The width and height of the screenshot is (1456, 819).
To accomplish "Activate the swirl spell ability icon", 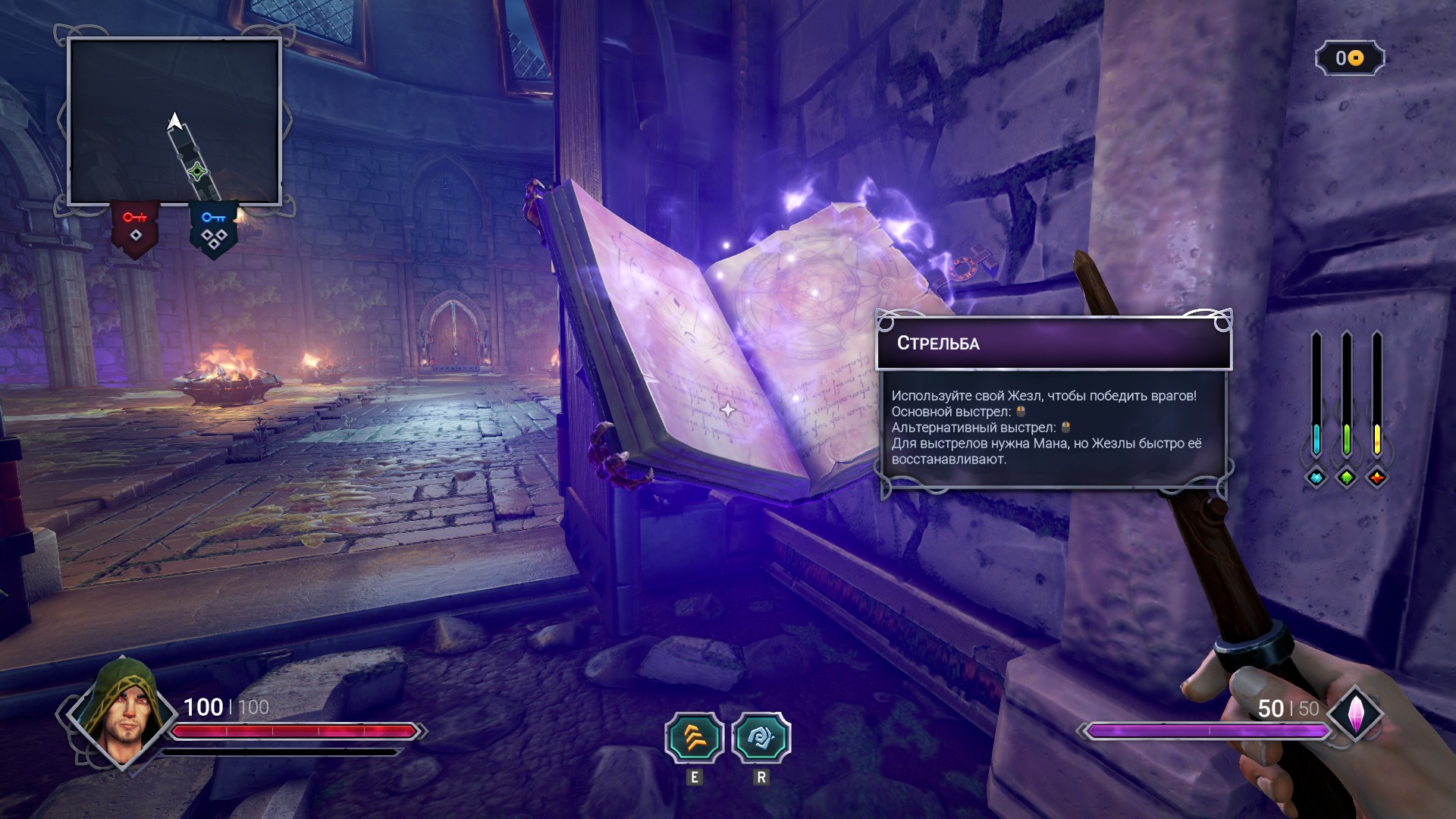I will pyautogui.click(x=761, y=738).
